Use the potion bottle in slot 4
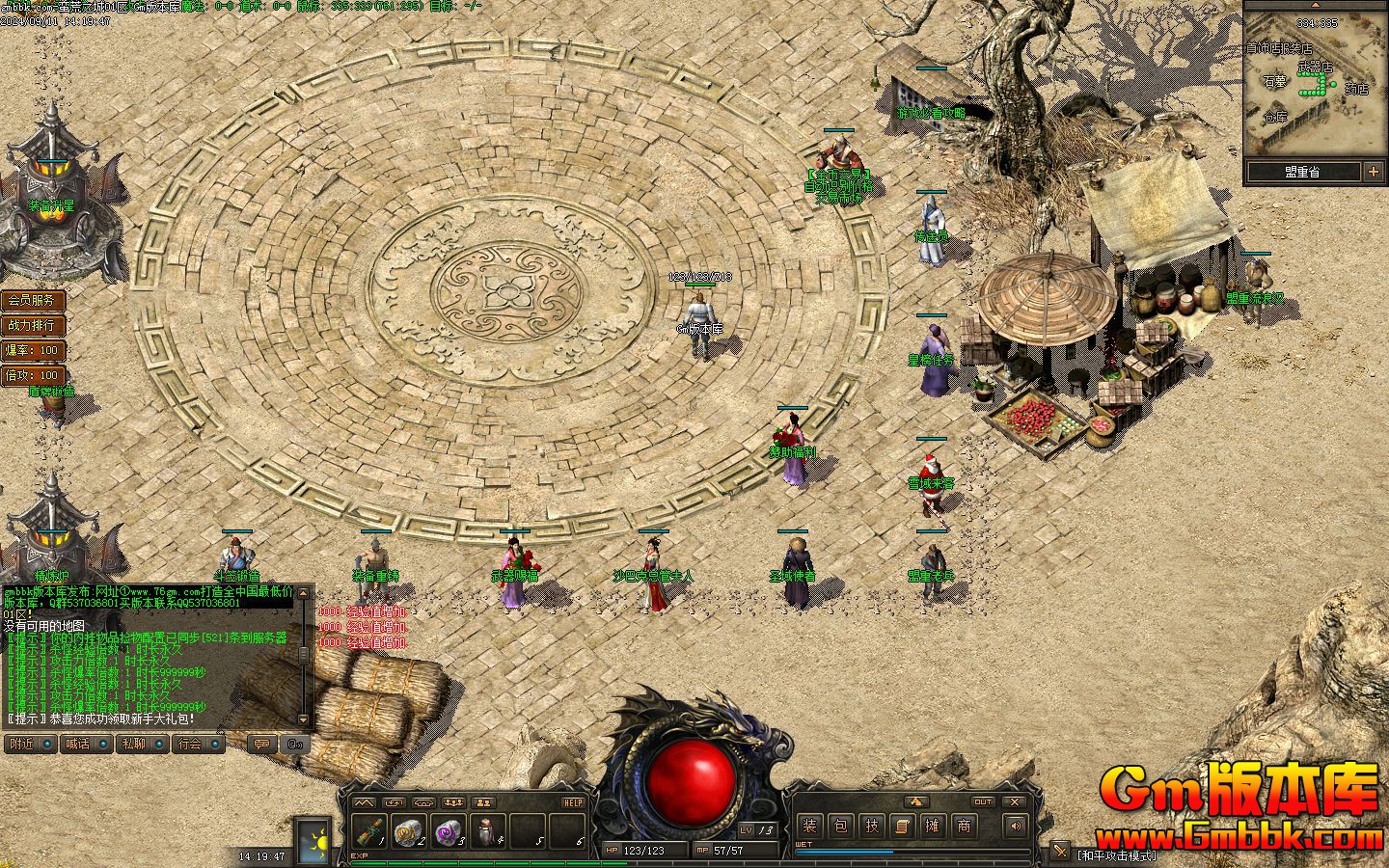Viewport: 1389px width, 868px height. pos(486,829)
